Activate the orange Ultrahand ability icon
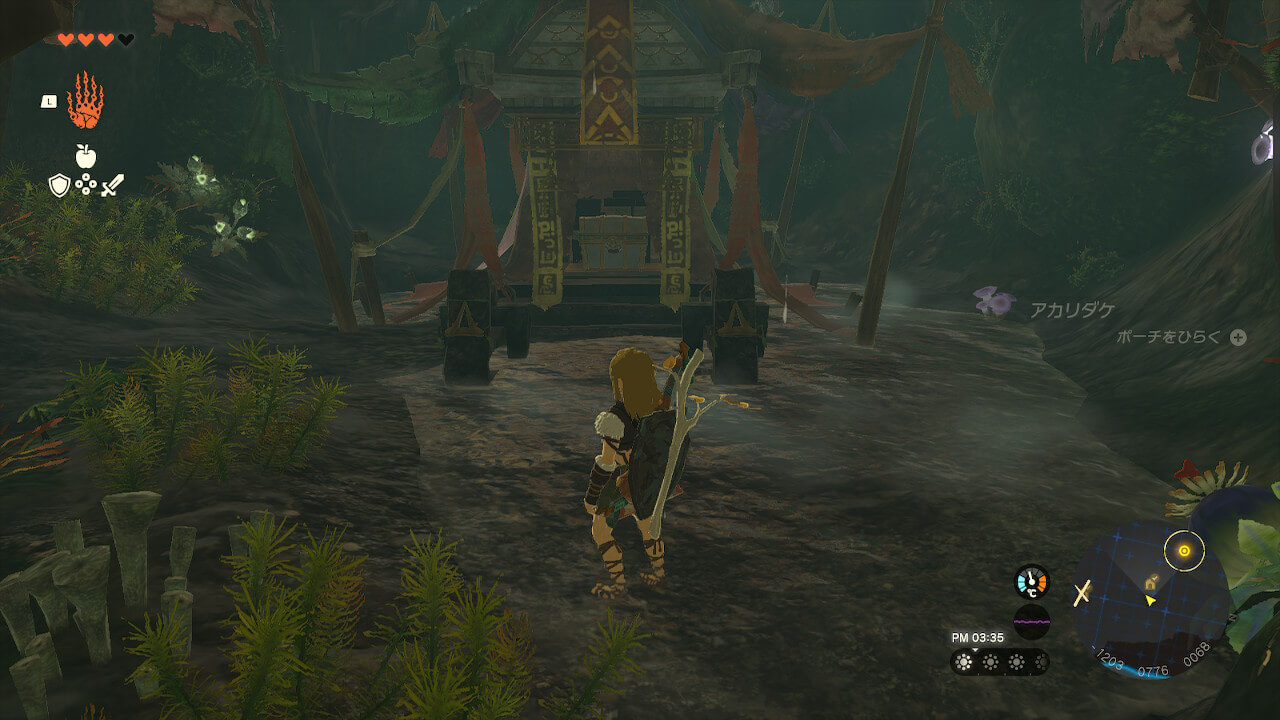This screenshot has height=720, width=1280. [85, 100]
